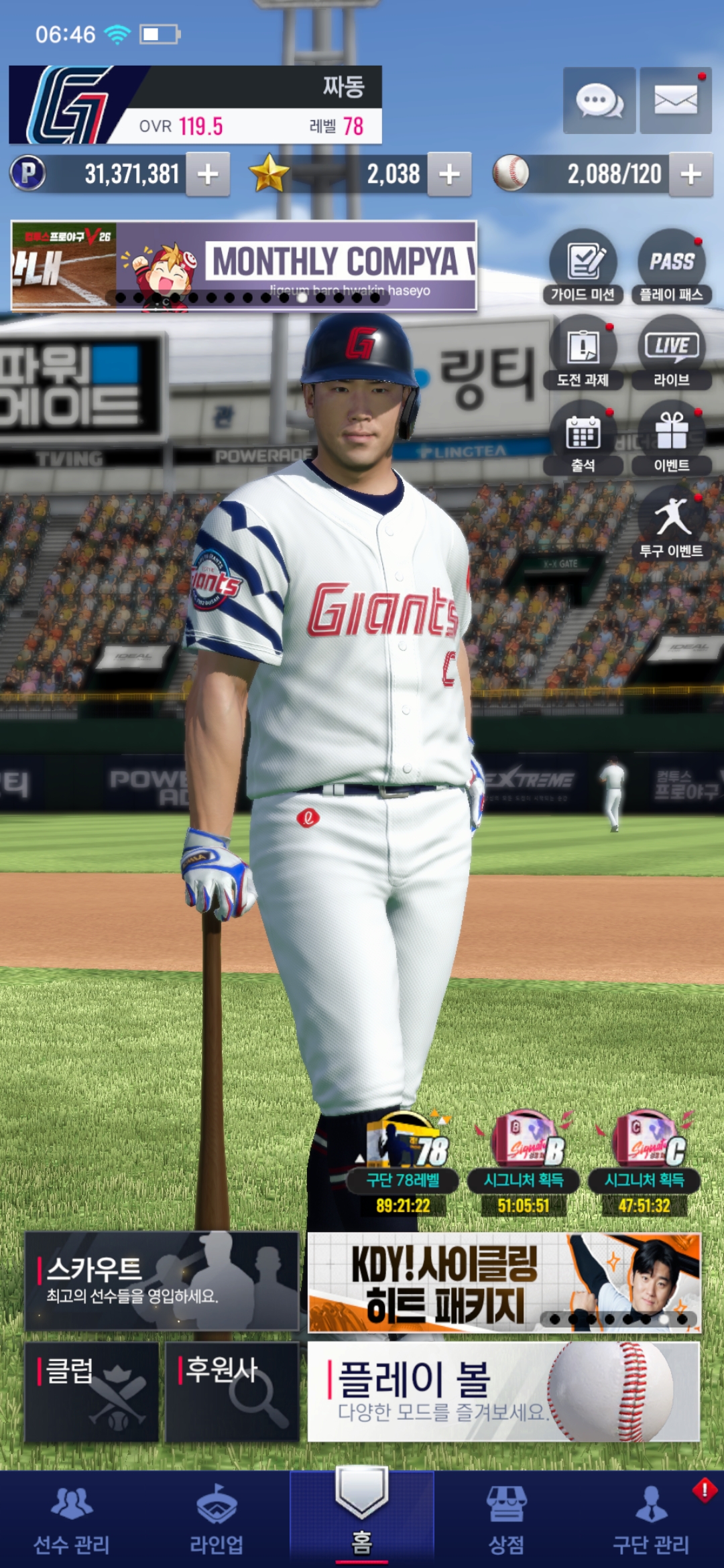This screenshot has height=1568, width=724.
Task: Add more stars with plus button
Action: (449, 174)
